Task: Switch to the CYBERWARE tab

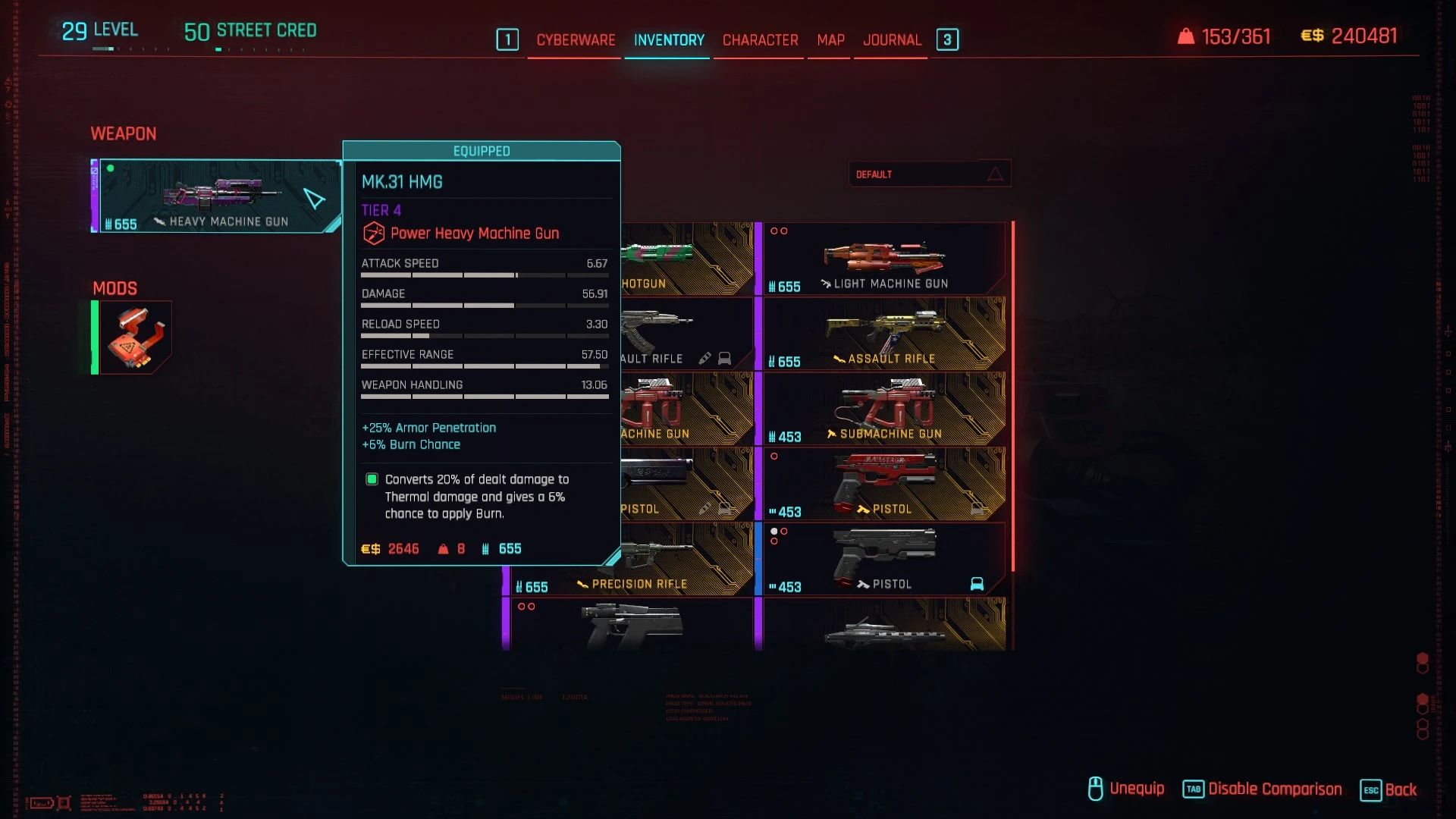Action: [x=575, y=39]
